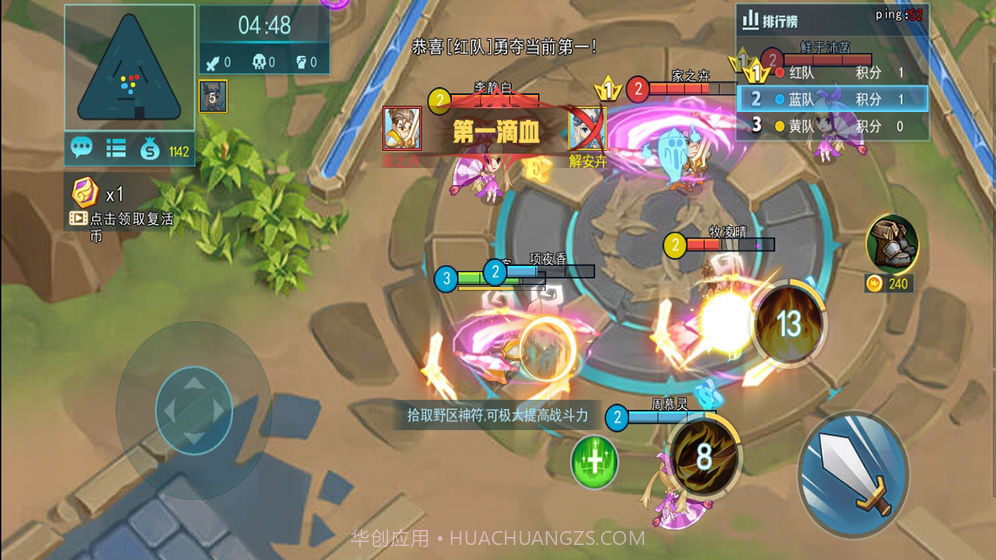The height and width of the screenshot is (560, 996).
Task: Activate the fire skill on 13-second cooldown
Action: click(789, 322)
